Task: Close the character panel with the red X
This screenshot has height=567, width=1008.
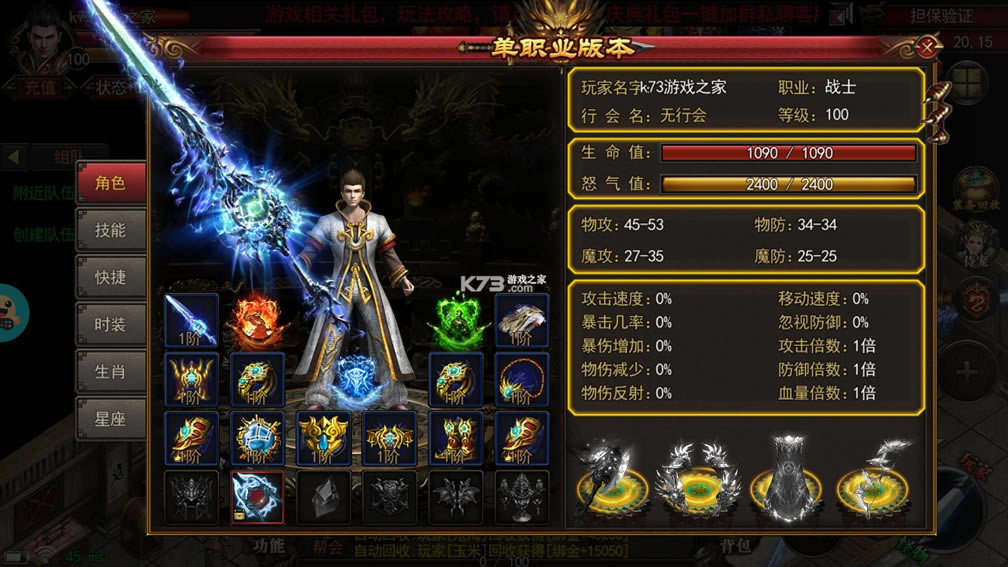Action: pyautogui.click(x=929, y=46)
